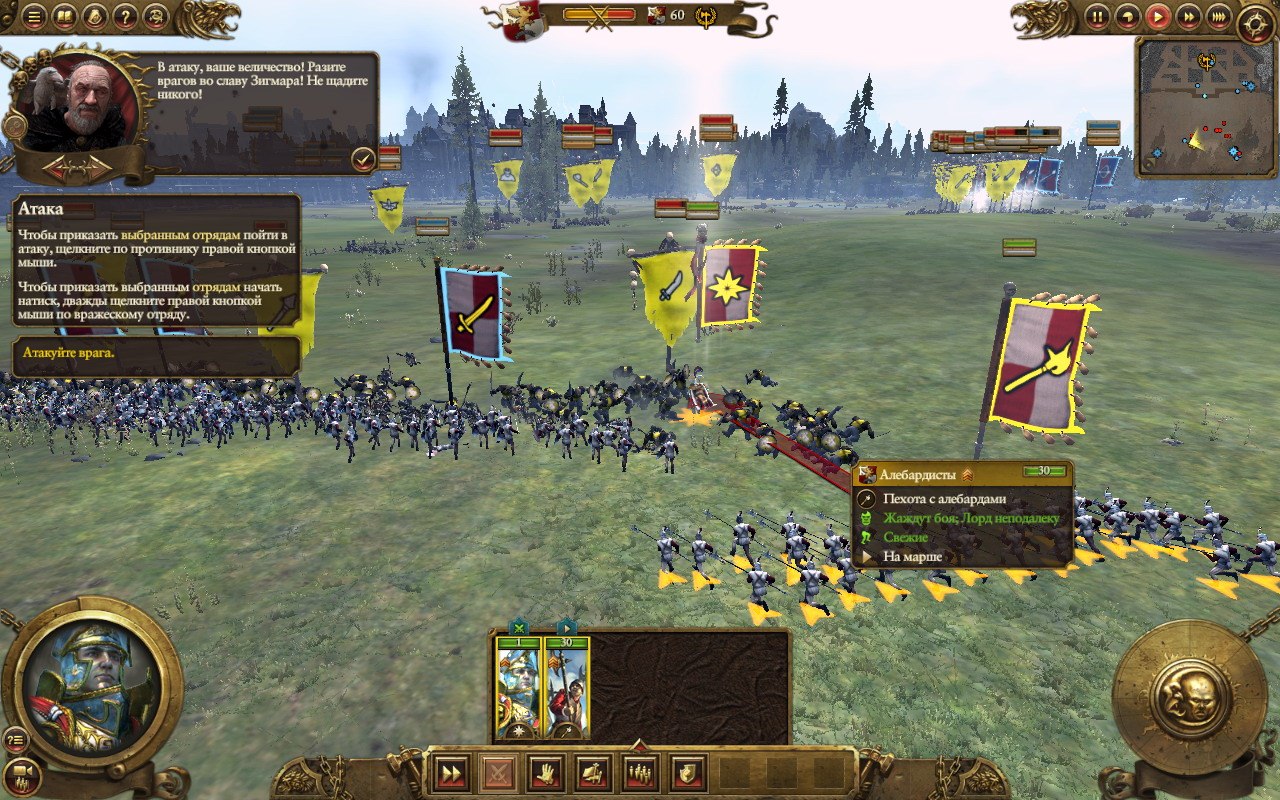
Task: Choose the fastest battle speed
Action: 1218,16
